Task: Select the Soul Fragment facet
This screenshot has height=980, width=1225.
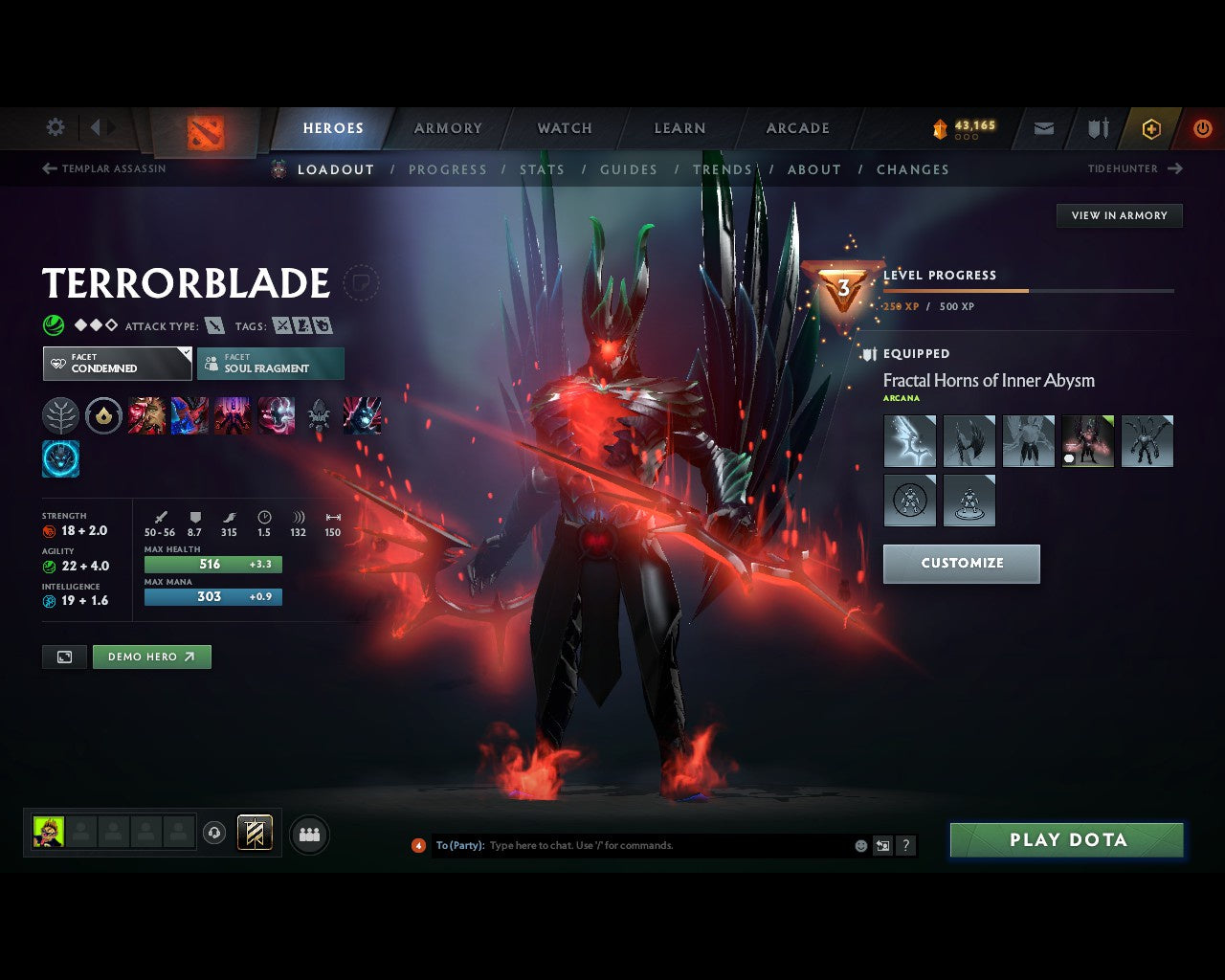Action: [x=271, y=364]
